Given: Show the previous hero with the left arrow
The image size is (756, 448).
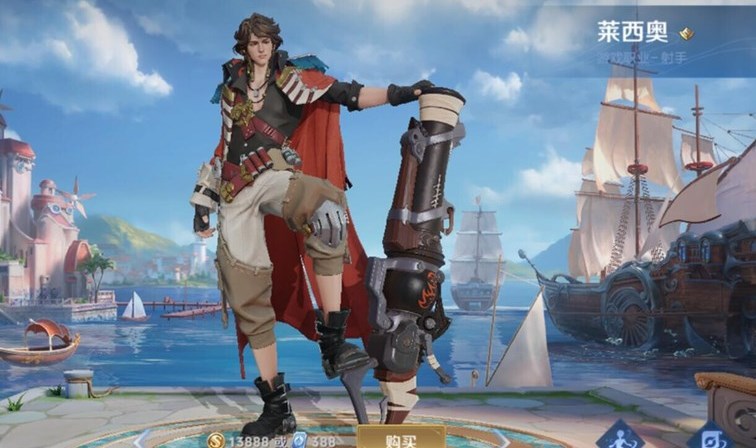Looking at the screenshot, I should tap(141, 436).
